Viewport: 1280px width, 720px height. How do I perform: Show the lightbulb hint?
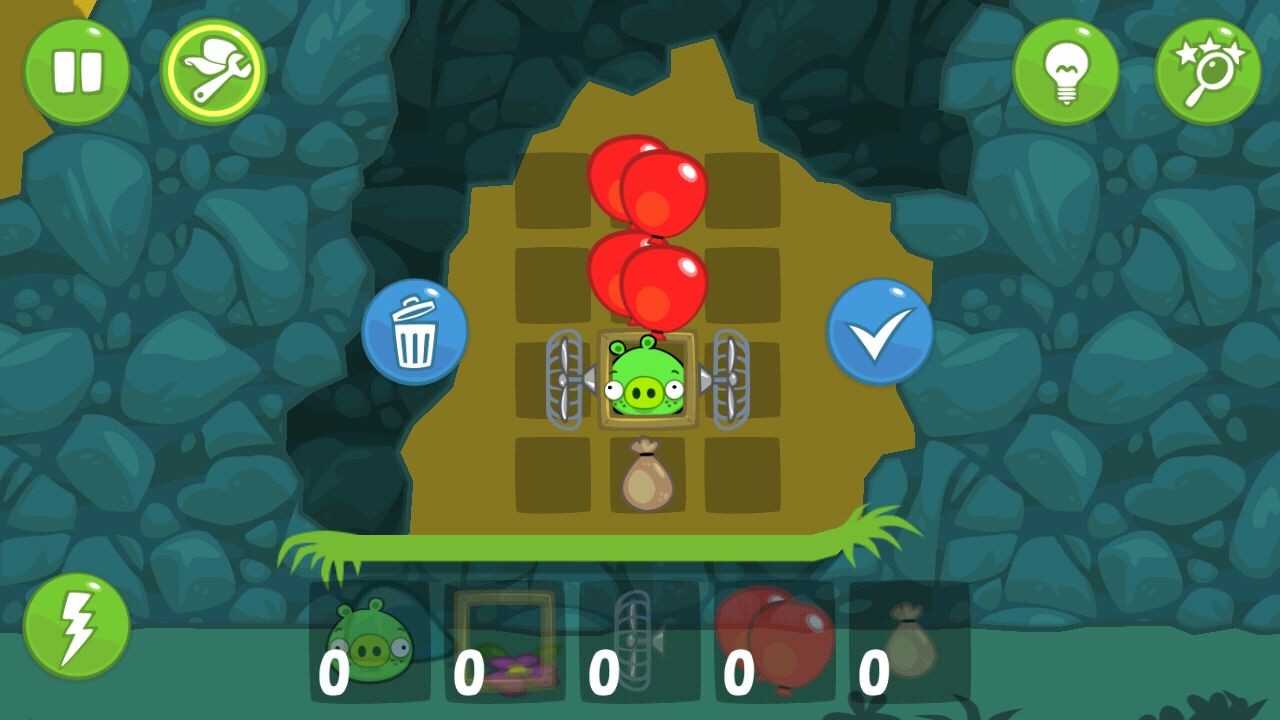tap(1065, 71)
